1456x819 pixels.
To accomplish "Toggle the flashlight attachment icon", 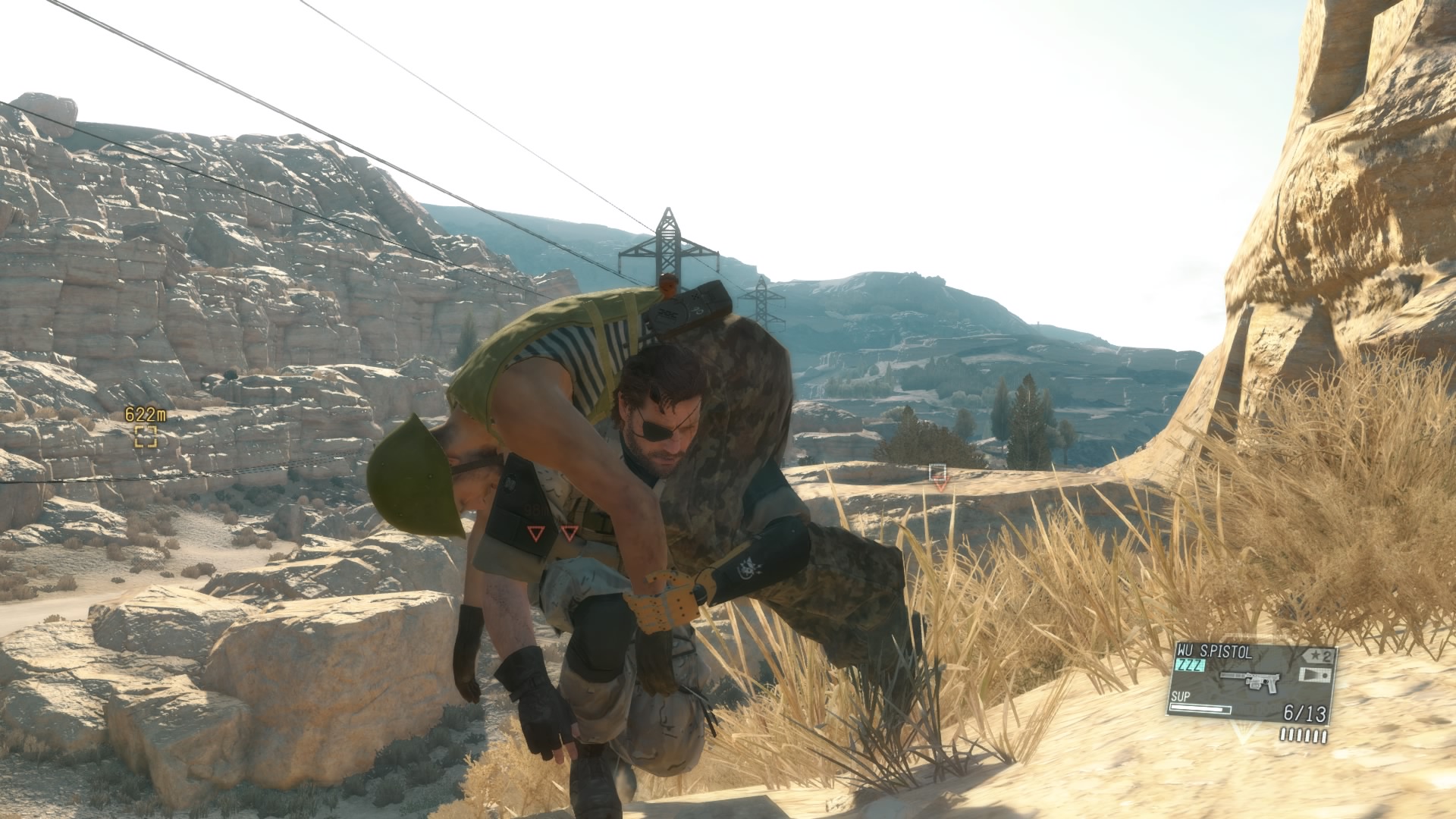I will [1315, 674].
